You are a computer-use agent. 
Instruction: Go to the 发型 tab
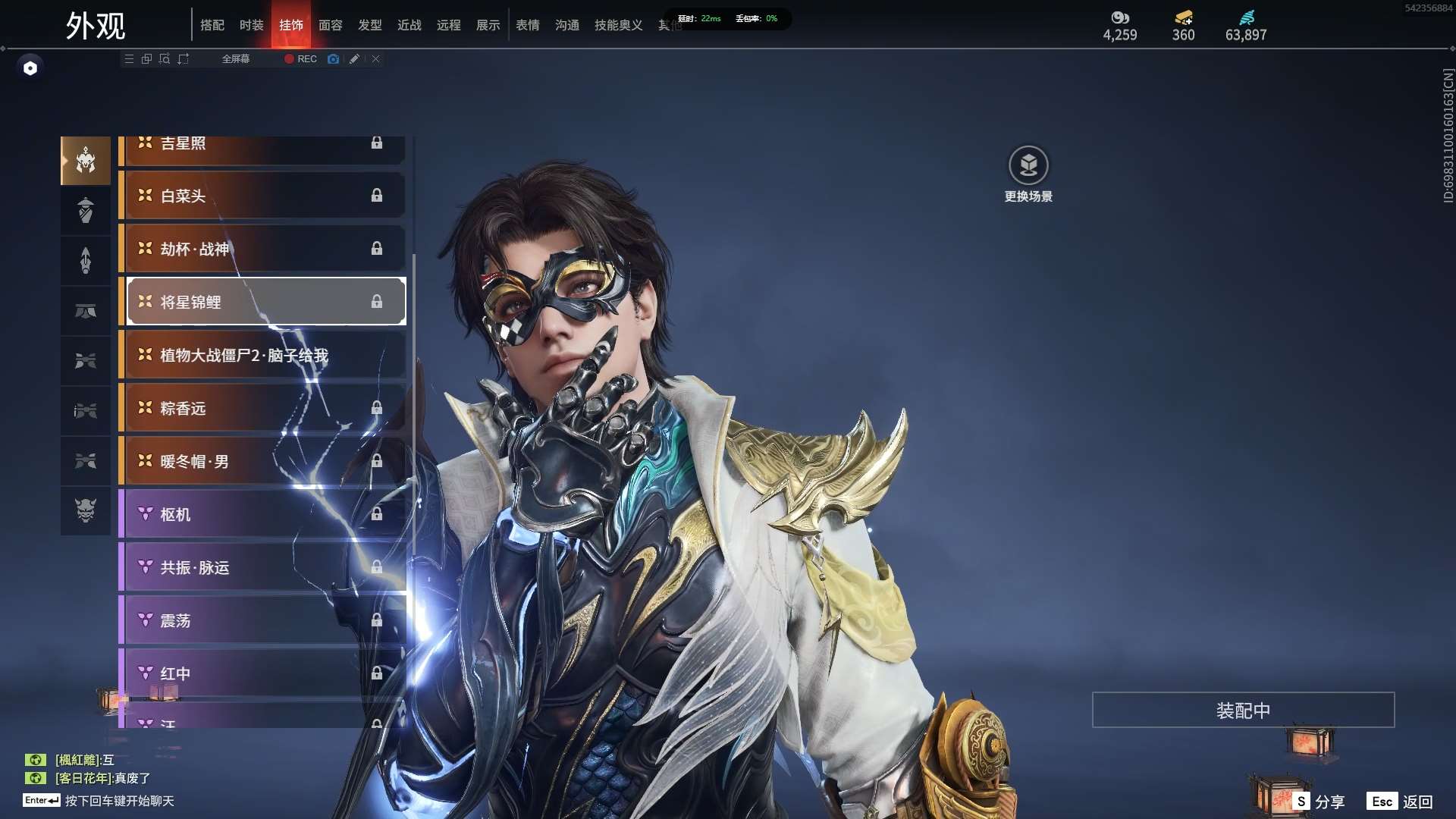click(x=369, y=25)
